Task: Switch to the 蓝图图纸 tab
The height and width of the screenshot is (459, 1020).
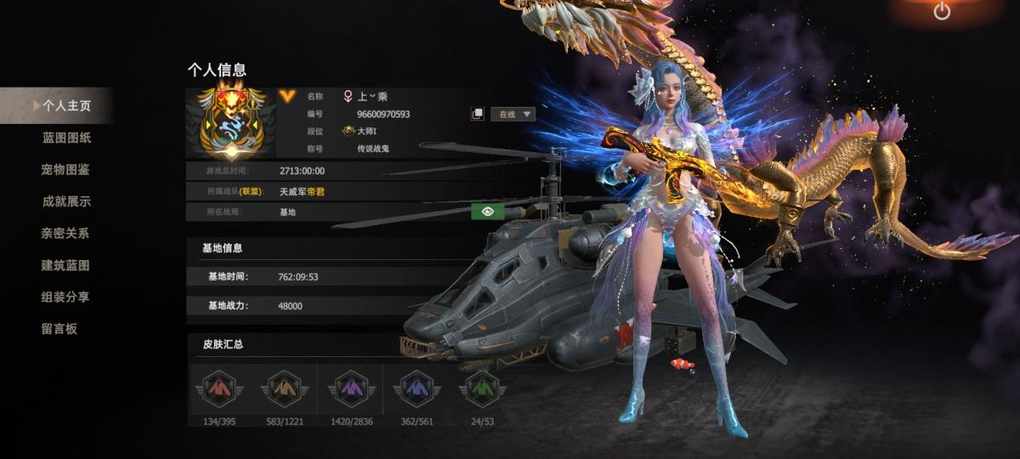Action: [x=66, y=137]
